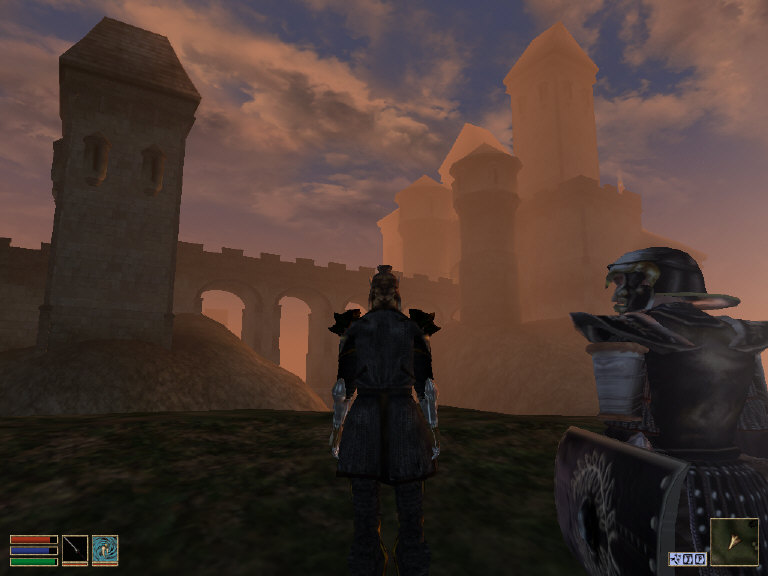Select the blue swirl spell icon
Image resolution: width=768 pixels, height=576 pixels.
105,549
